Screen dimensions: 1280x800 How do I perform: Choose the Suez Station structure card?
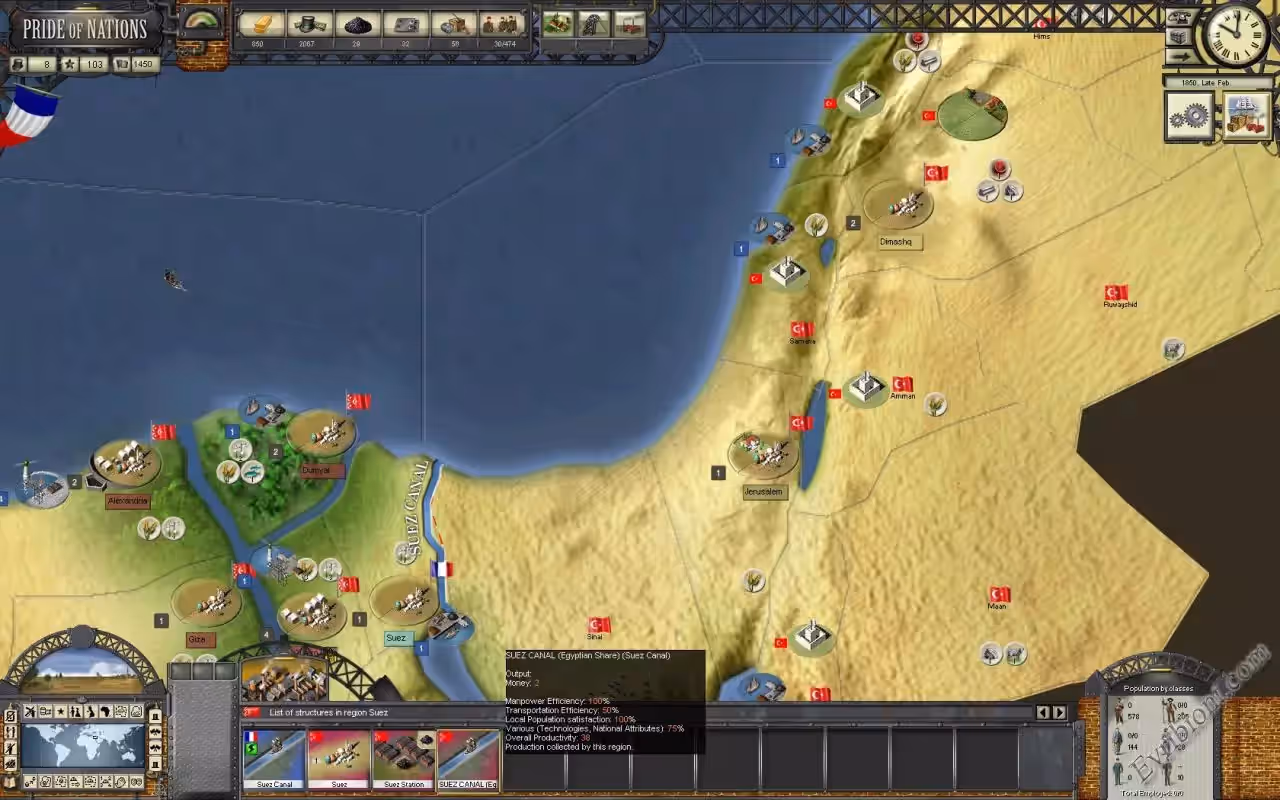tap(404, 759)
